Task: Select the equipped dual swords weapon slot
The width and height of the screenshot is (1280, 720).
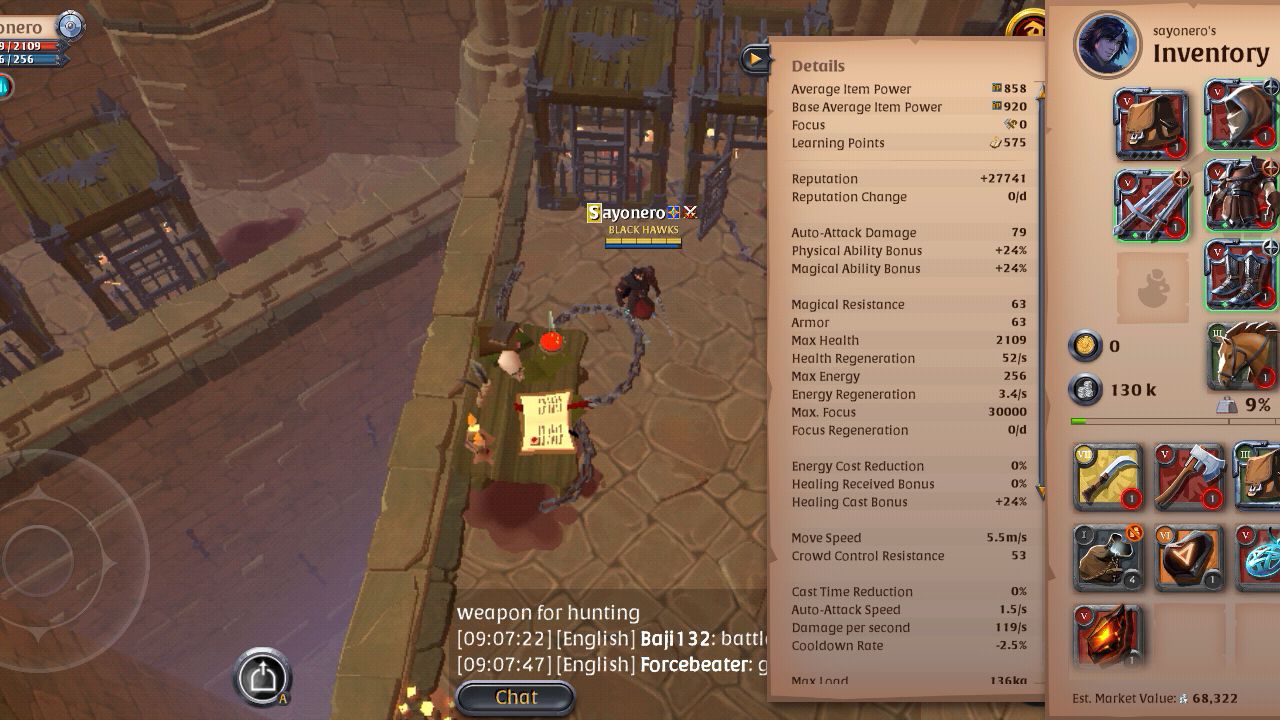Action: tap(1152, 205)
